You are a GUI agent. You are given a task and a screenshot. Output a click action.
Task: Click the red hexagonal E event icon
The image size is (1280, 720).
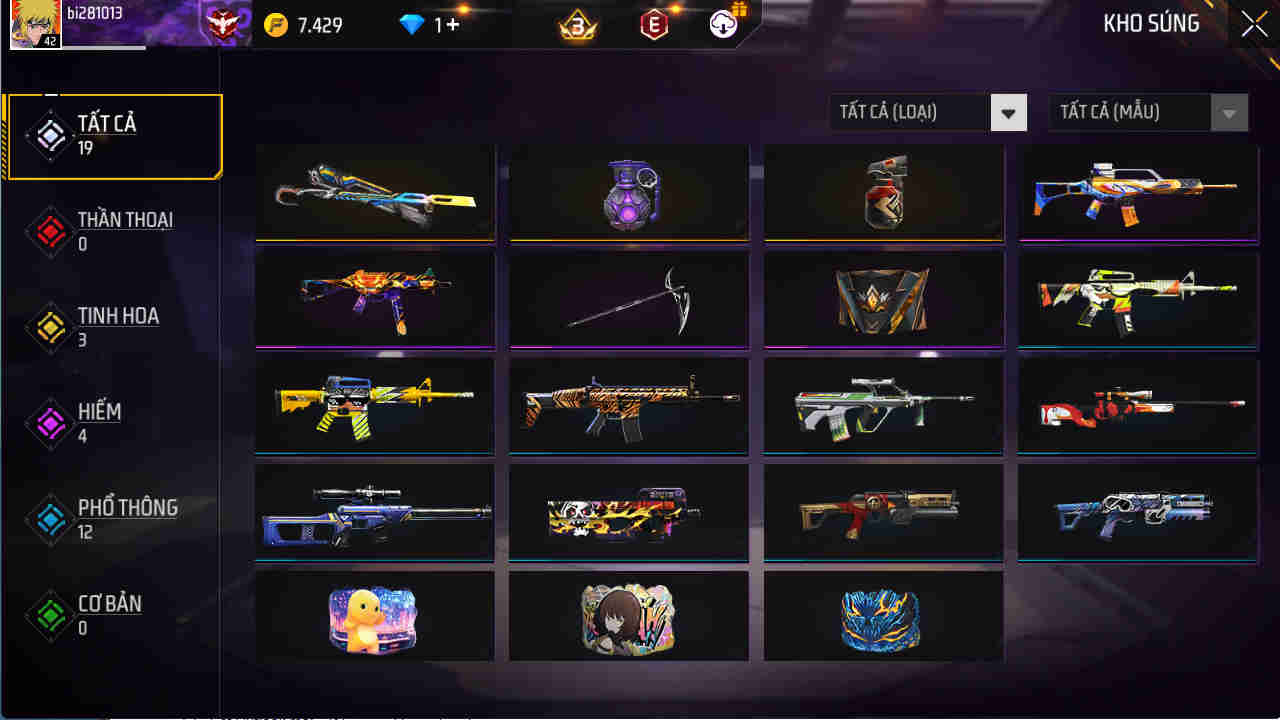[x=655, y=25]
